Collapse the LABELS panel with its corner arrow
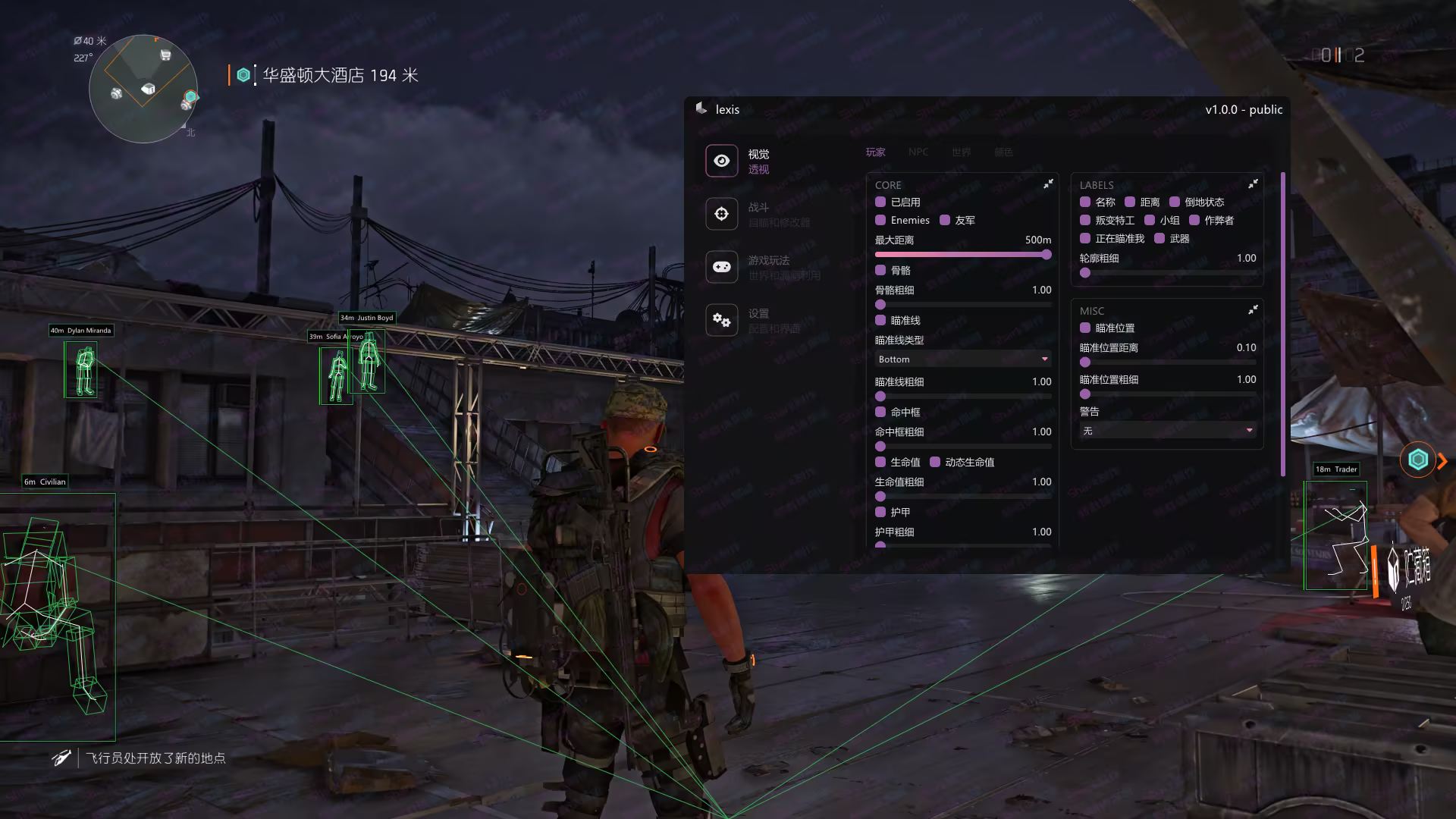 tap(1253, 184)
